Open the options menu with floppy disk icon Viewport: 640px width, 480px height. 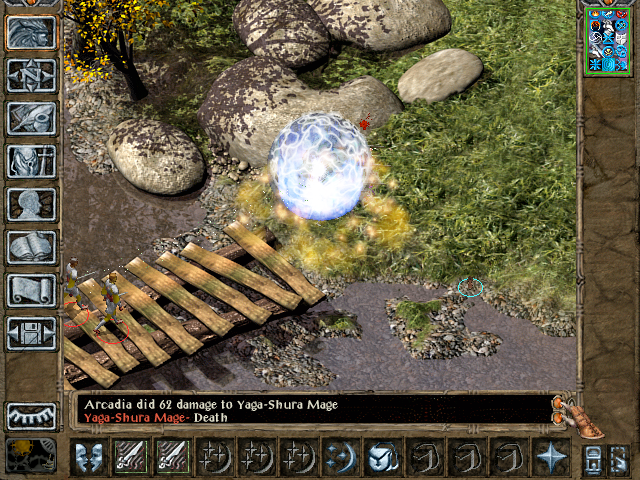click(x=31, y=333)
